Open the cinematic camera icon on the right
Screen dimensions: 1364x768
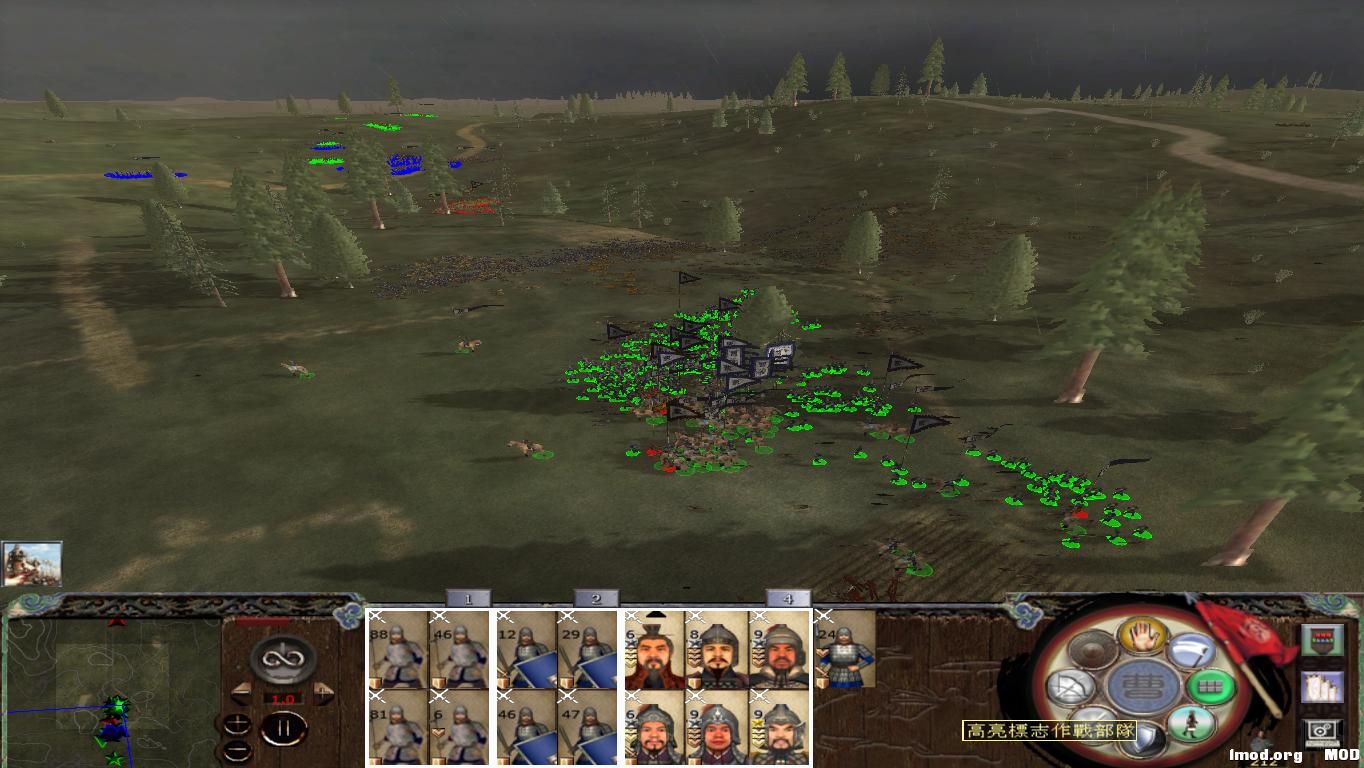click(1320, 732)
